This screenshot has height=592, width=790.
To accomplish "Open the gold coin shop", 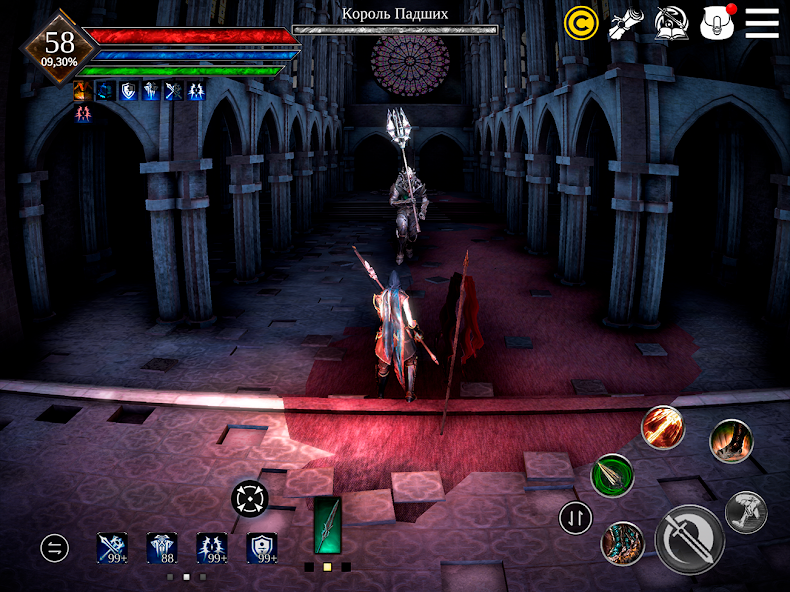I will coord(581,22).
